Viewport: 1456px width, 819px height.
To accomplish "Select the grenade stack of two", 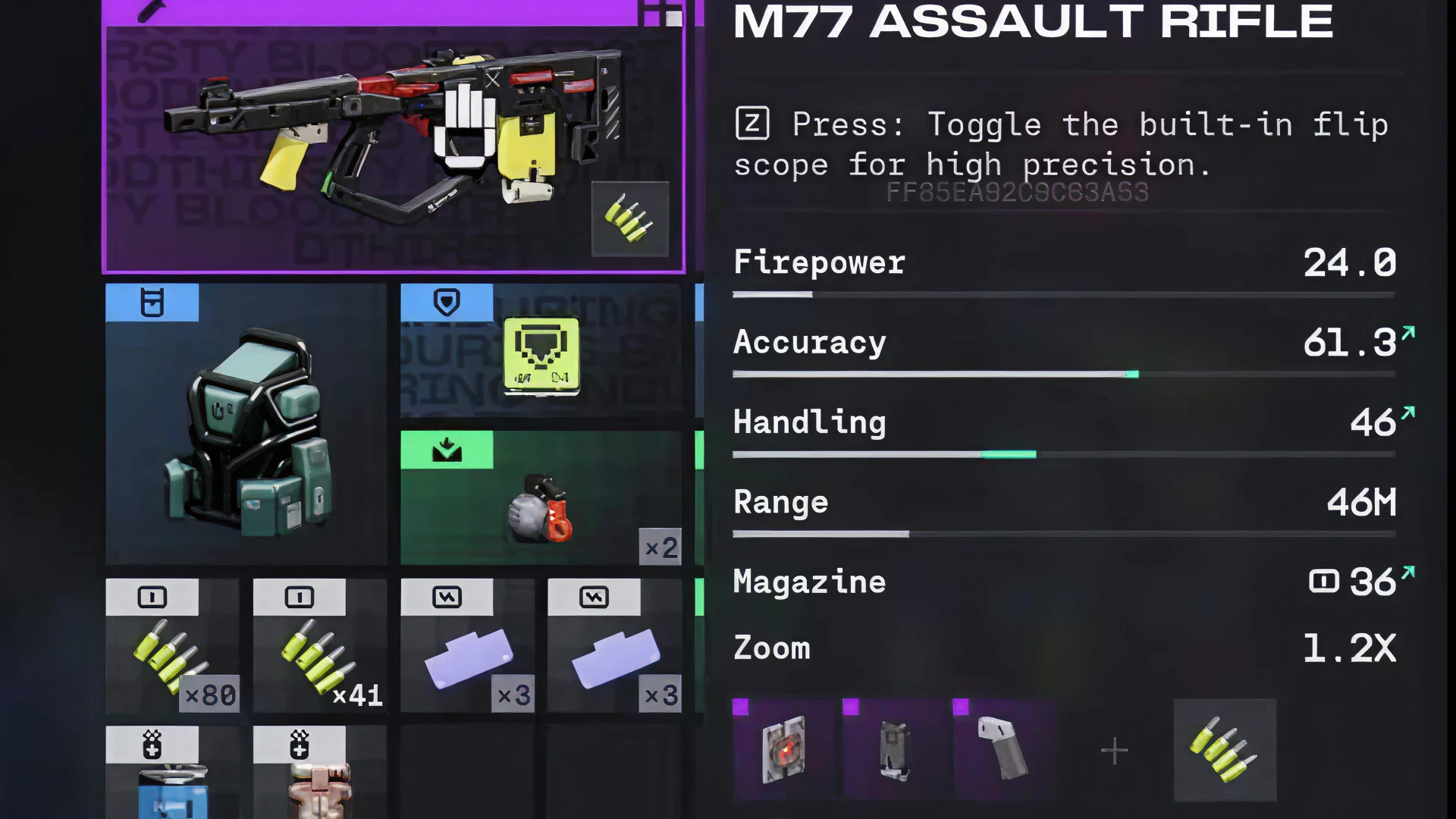I will click(x=541, y=500).
